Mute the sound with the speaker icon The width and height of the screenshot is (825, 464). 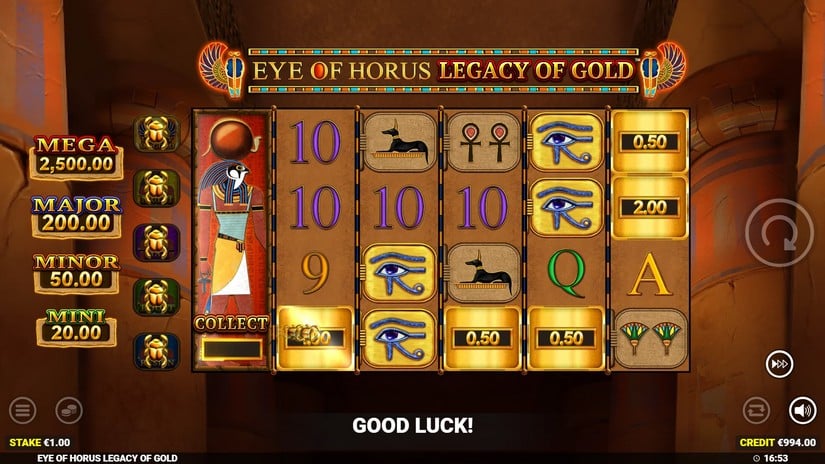click(x=802, y=409)
